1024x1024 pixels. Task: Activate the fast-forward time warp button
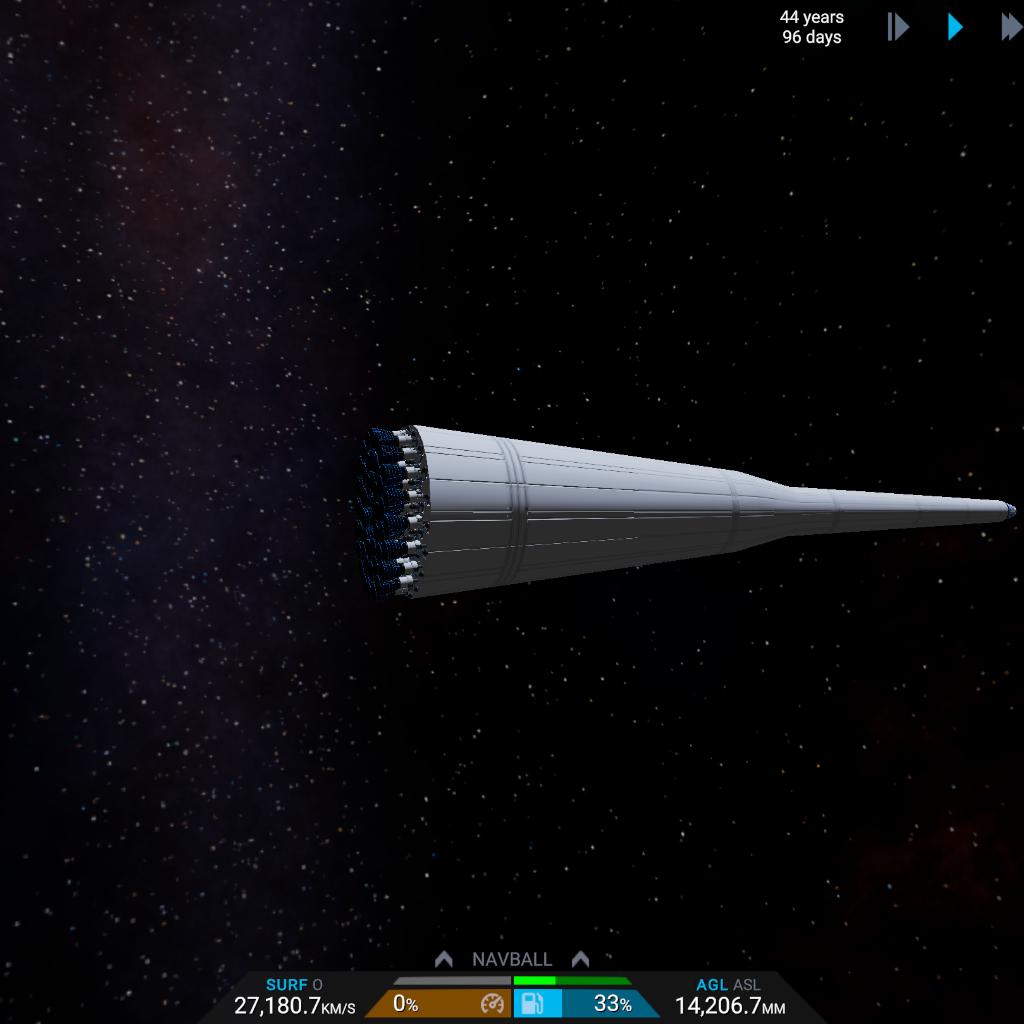[x=1011, y=27]
